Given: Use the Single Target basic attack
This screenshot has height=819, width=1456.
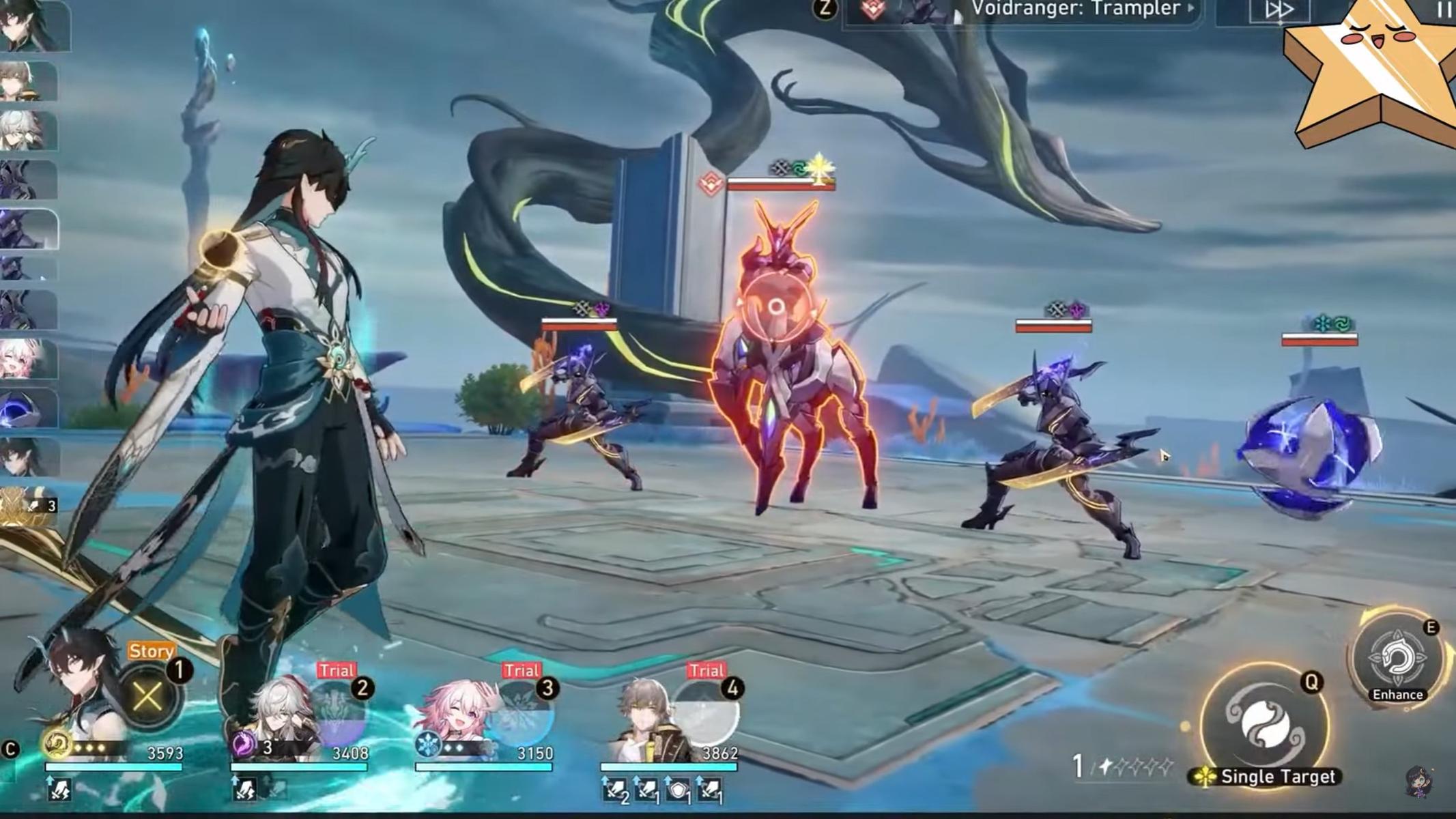Looking at the screenshot, I should [1264, 725].
